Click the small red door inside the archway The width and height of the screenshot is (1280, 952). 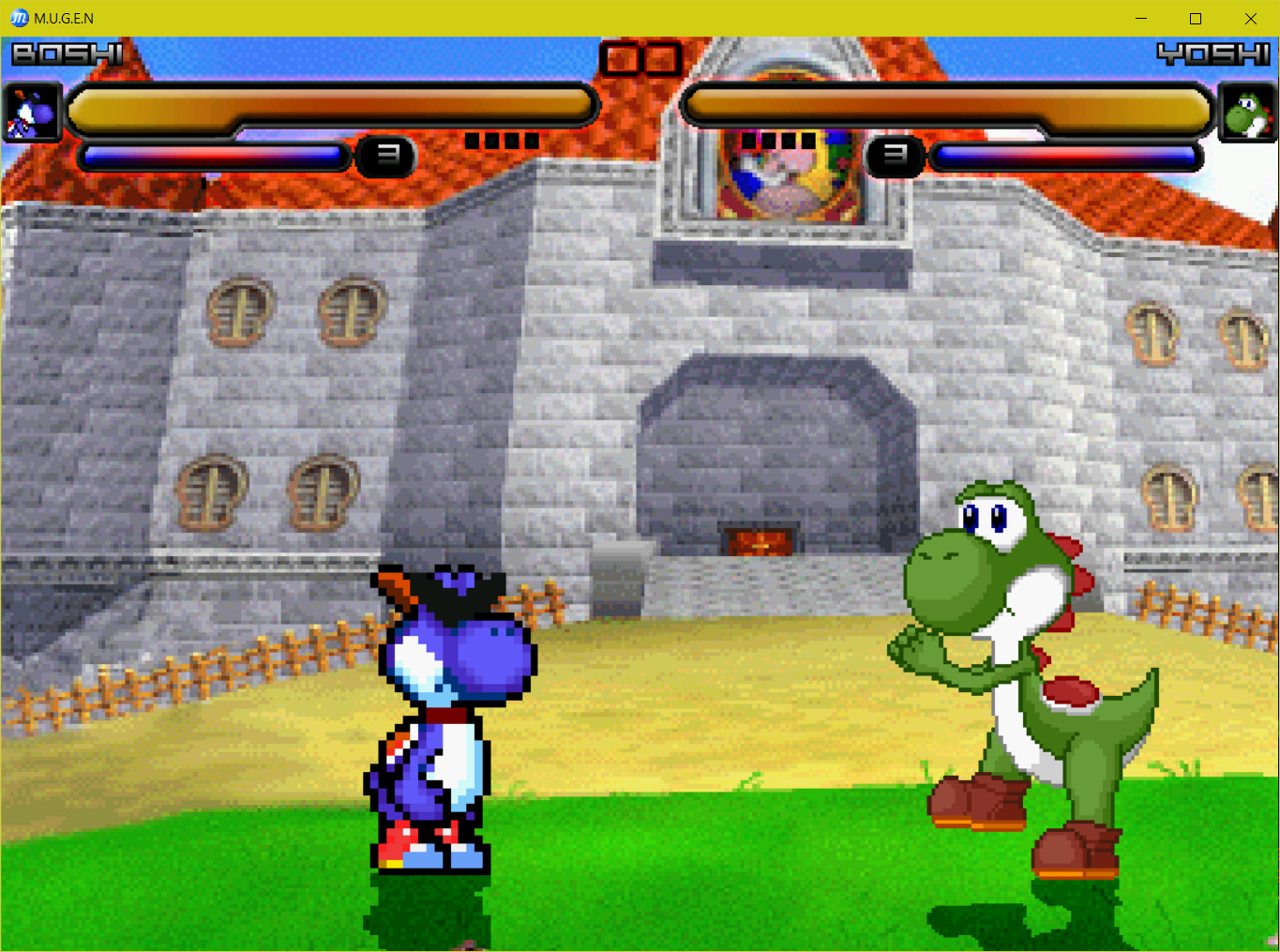(x=756, y=541)
